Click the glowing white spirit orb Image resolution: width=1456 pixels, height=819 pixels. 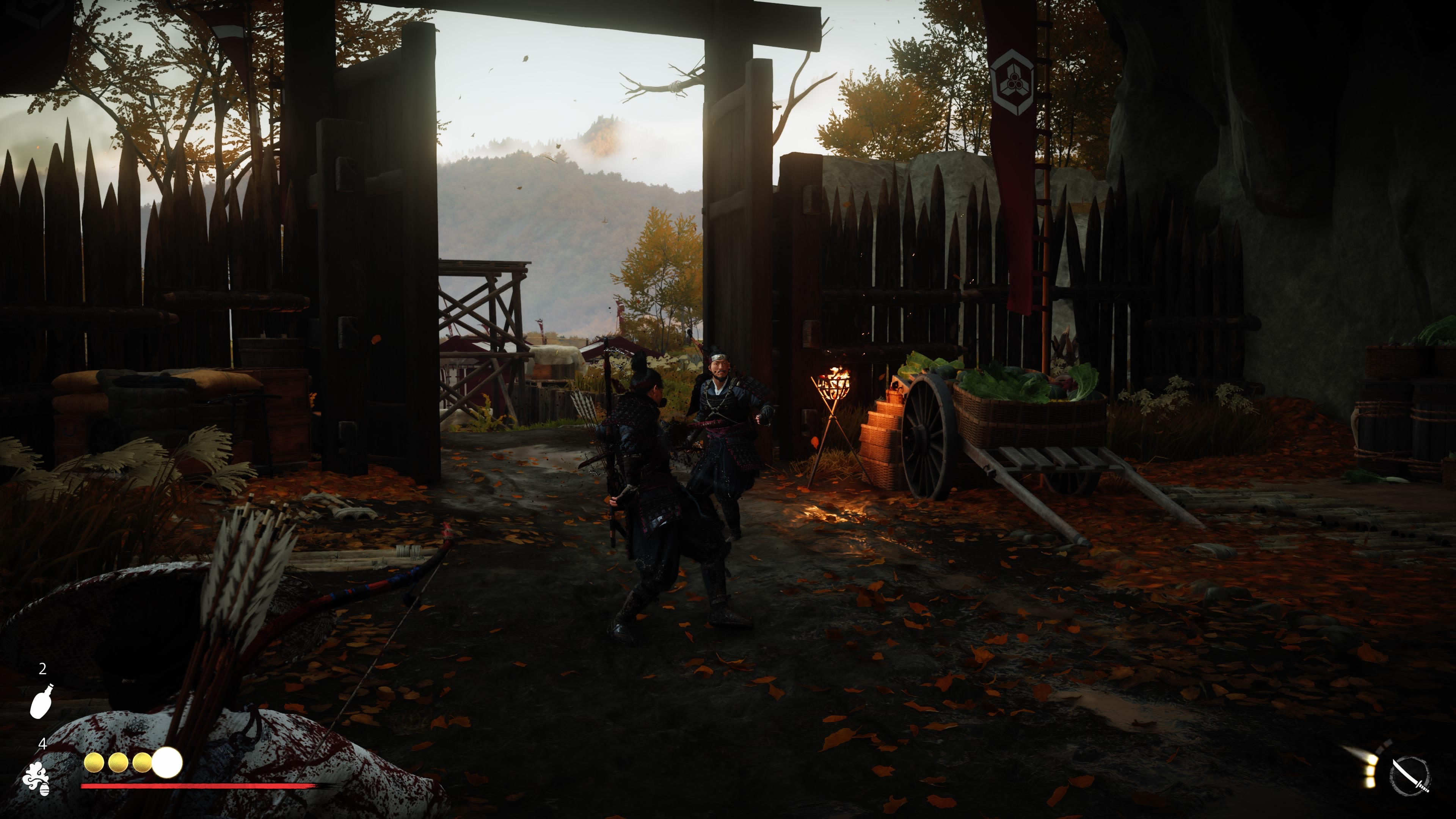coord(167,763)
